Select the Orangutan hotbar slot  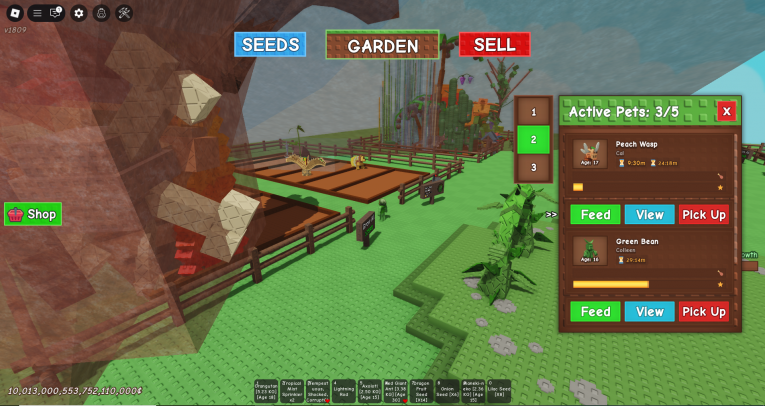(x=266, y=391)
